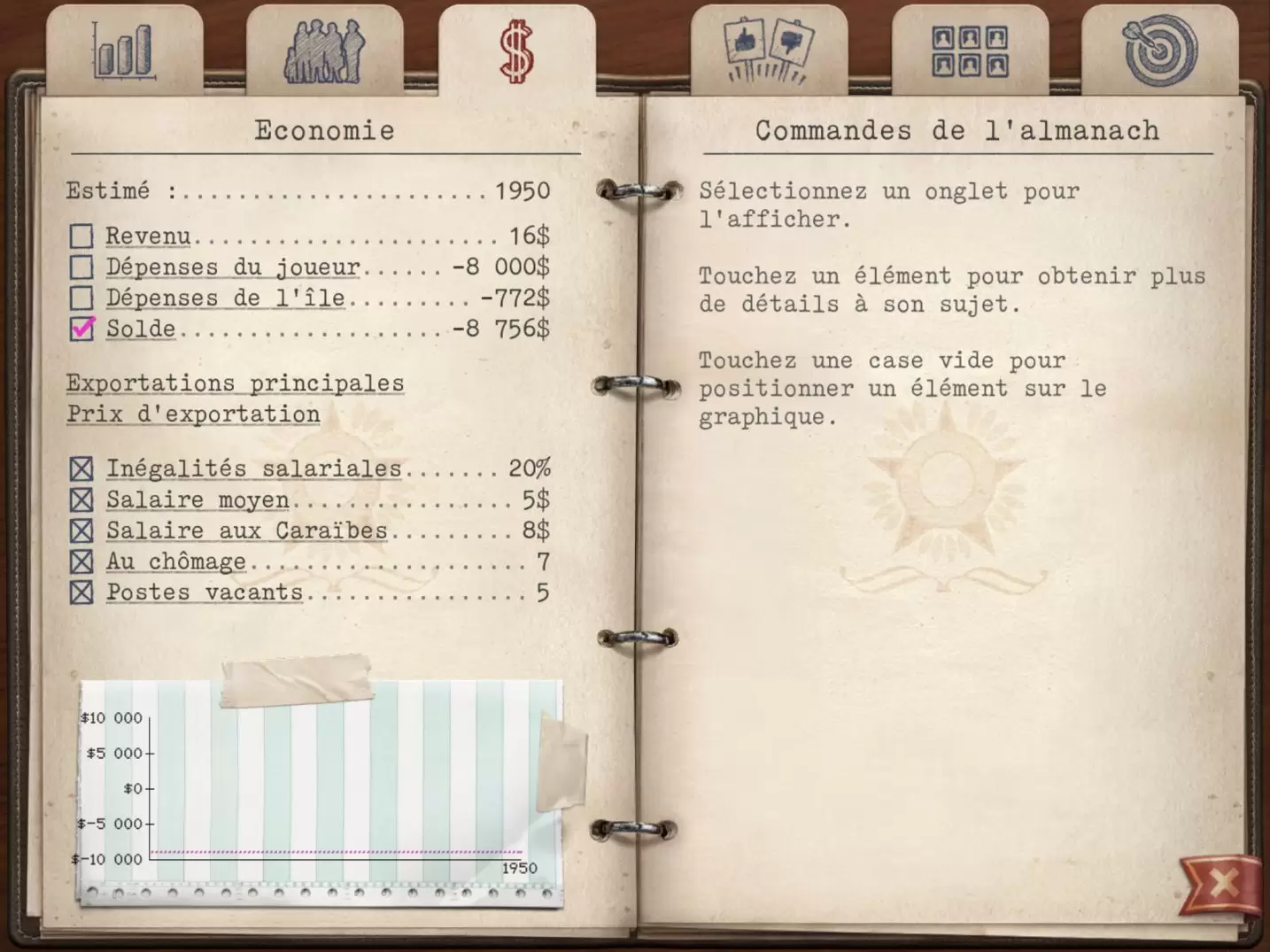The height and width of the screenshot is (952, 1270).
Task: Disable the "Au chômage" checkbox
Action: pos(81,561)
